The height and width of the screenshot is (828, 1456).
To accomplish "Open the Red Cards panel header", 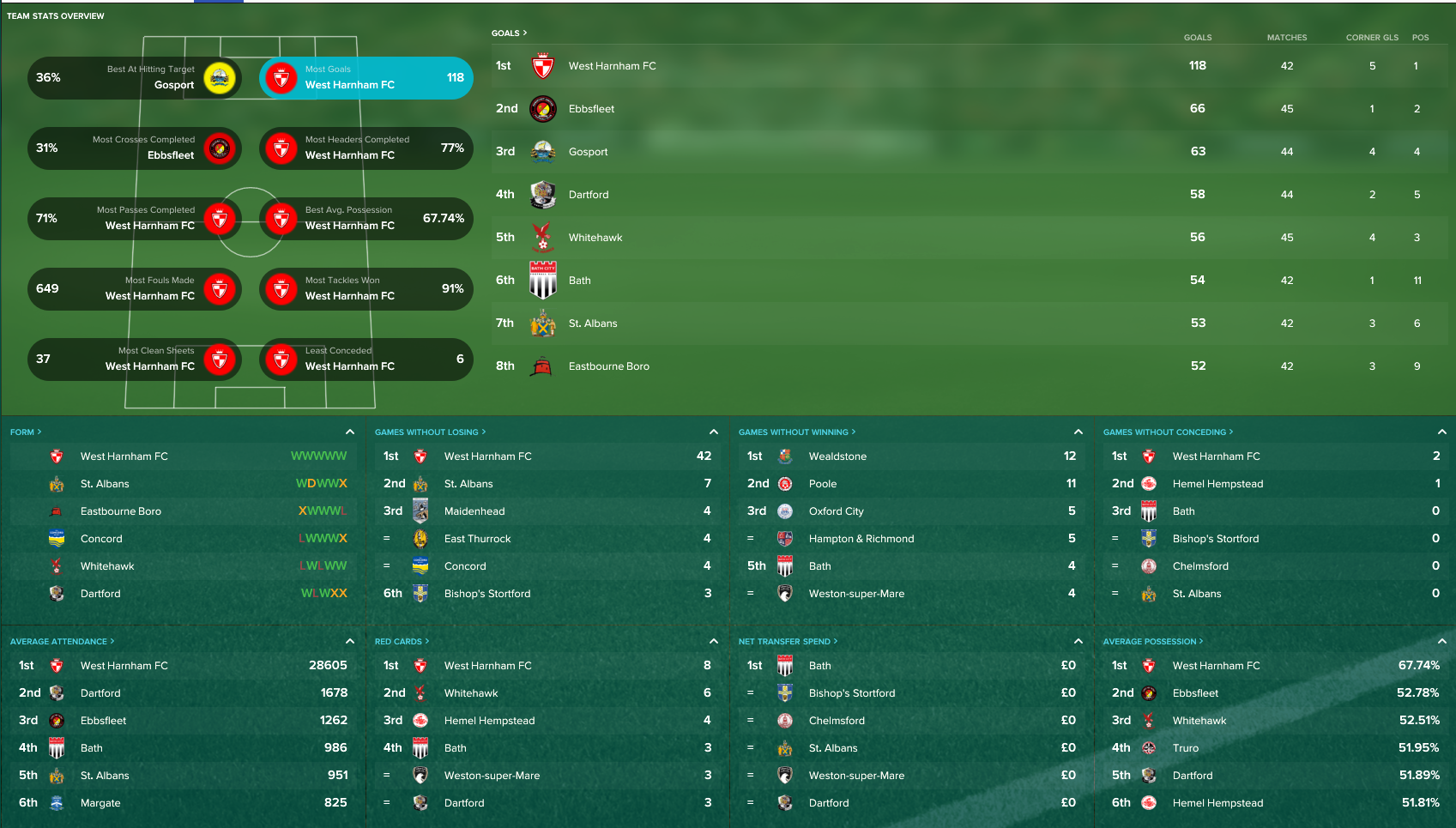I will [x=402, y=642].
